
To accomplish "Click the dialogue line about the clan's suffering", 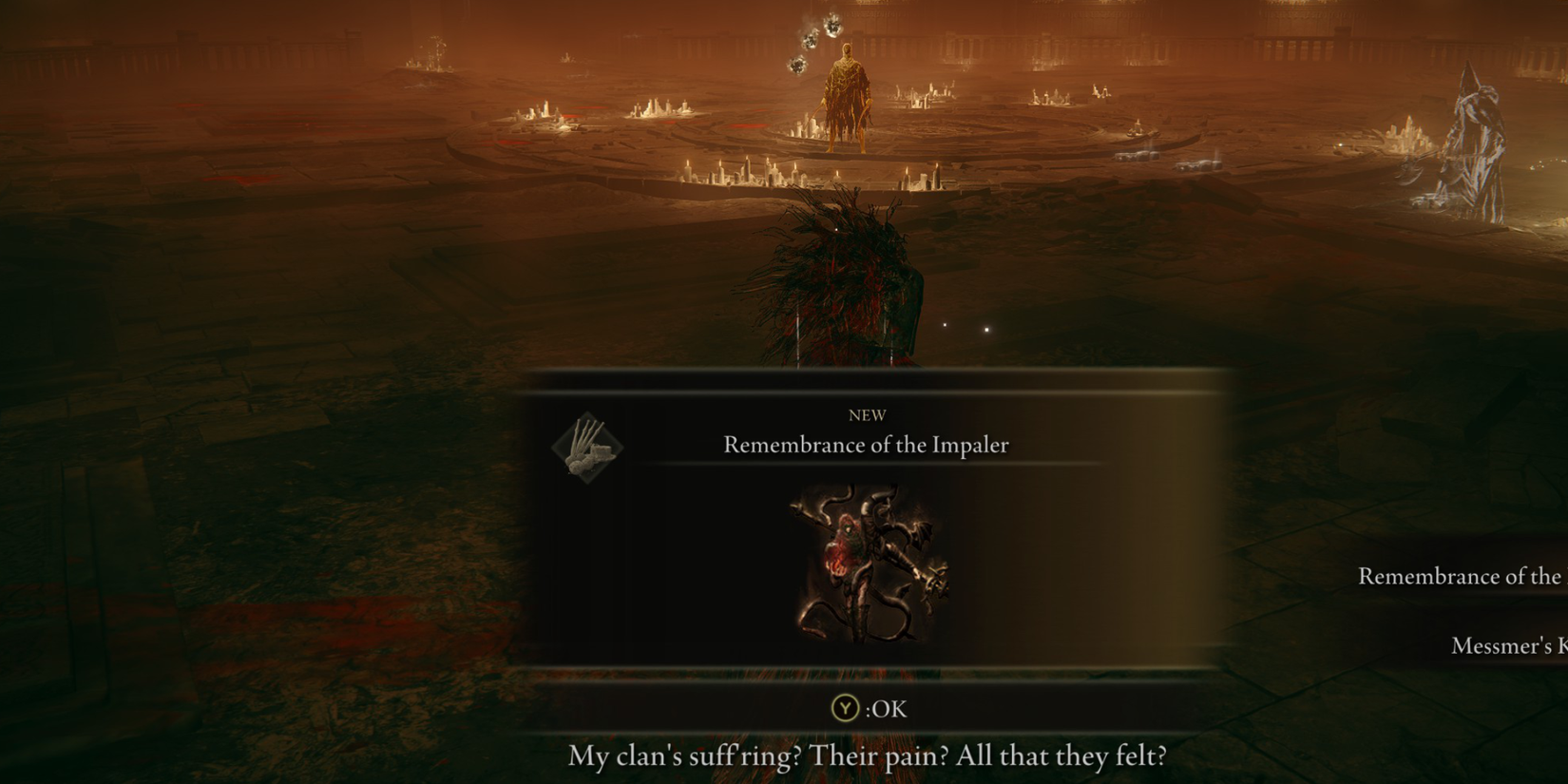I will [x=868, y=755].
